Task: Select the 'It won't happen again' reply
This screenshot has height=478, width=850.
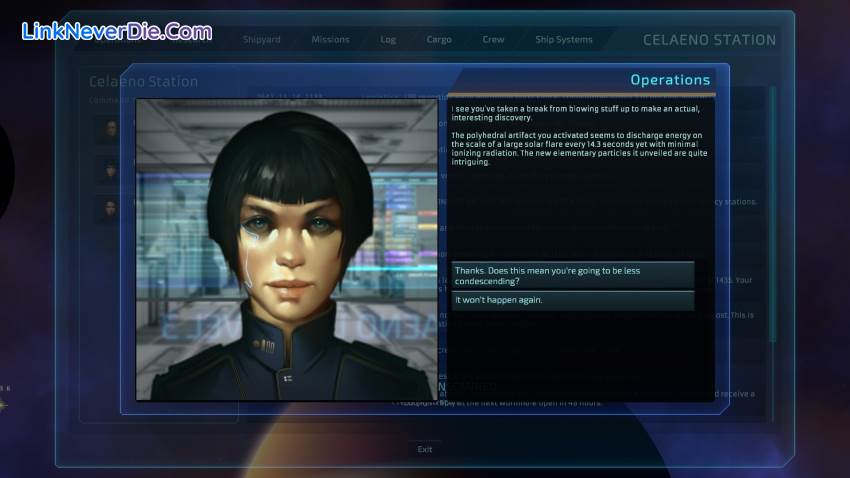Action: pyautogui.click(x=572, y=300)
